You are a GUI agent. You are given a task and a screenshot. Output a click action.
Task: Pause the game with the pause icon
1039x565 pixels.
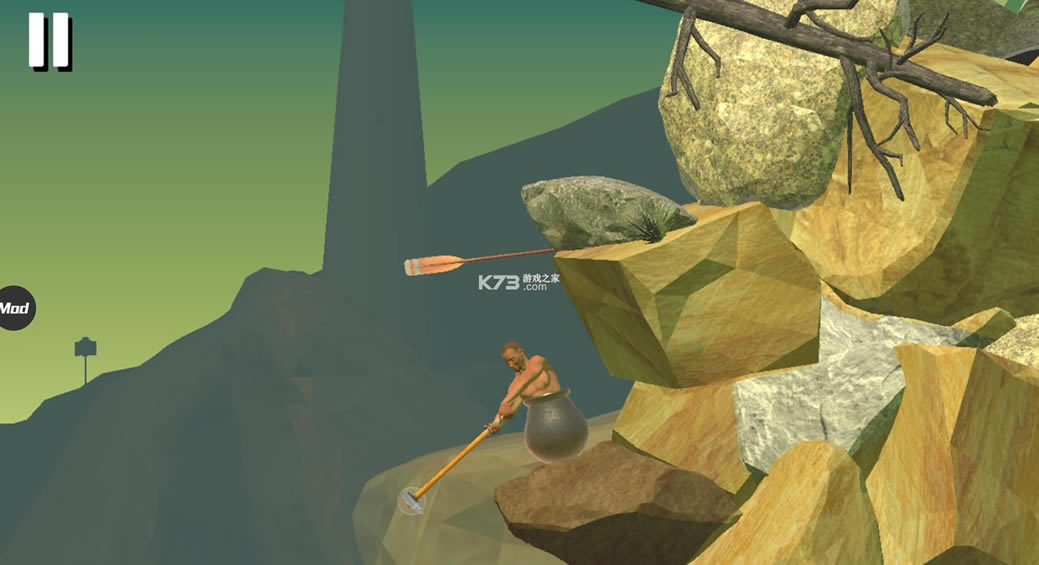[x=48, y=41]
